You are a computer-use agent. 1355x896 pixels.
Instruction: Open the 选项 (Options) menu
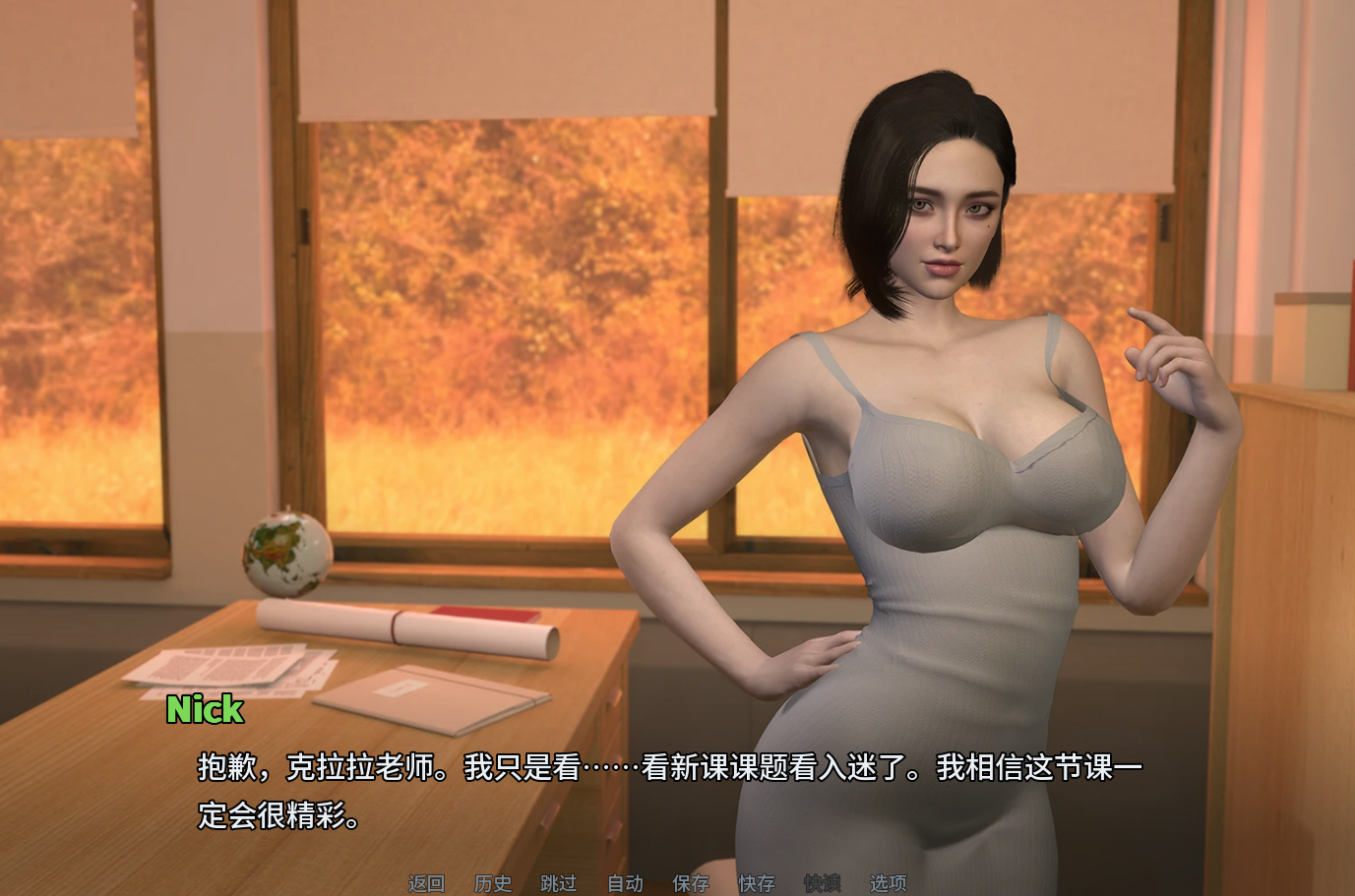coord(888,883)
